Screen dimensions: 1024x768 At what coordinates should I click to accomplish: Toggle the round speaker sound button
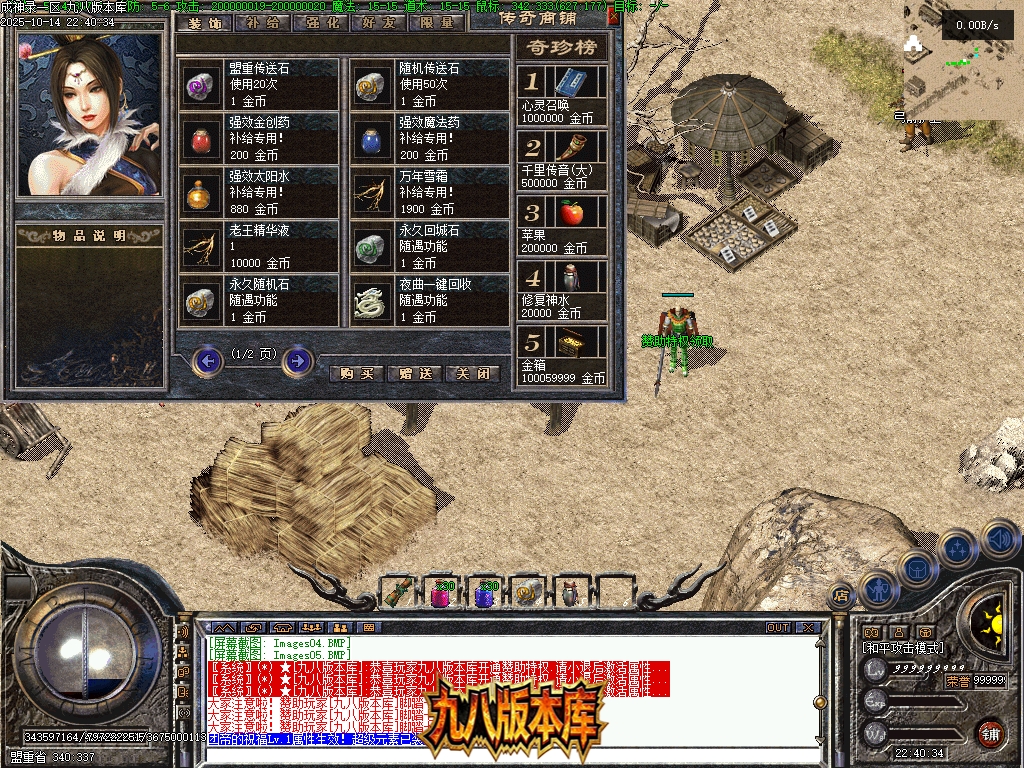[999, 538]
